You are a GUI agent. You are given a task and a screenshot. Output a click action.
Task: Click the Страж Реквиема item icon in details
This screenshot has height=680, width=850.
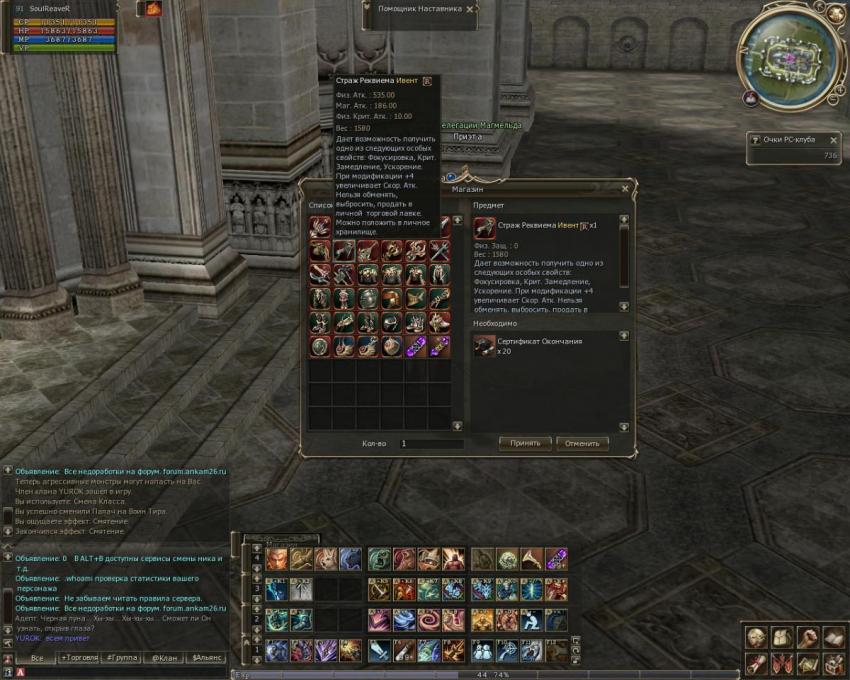point(484,227)
